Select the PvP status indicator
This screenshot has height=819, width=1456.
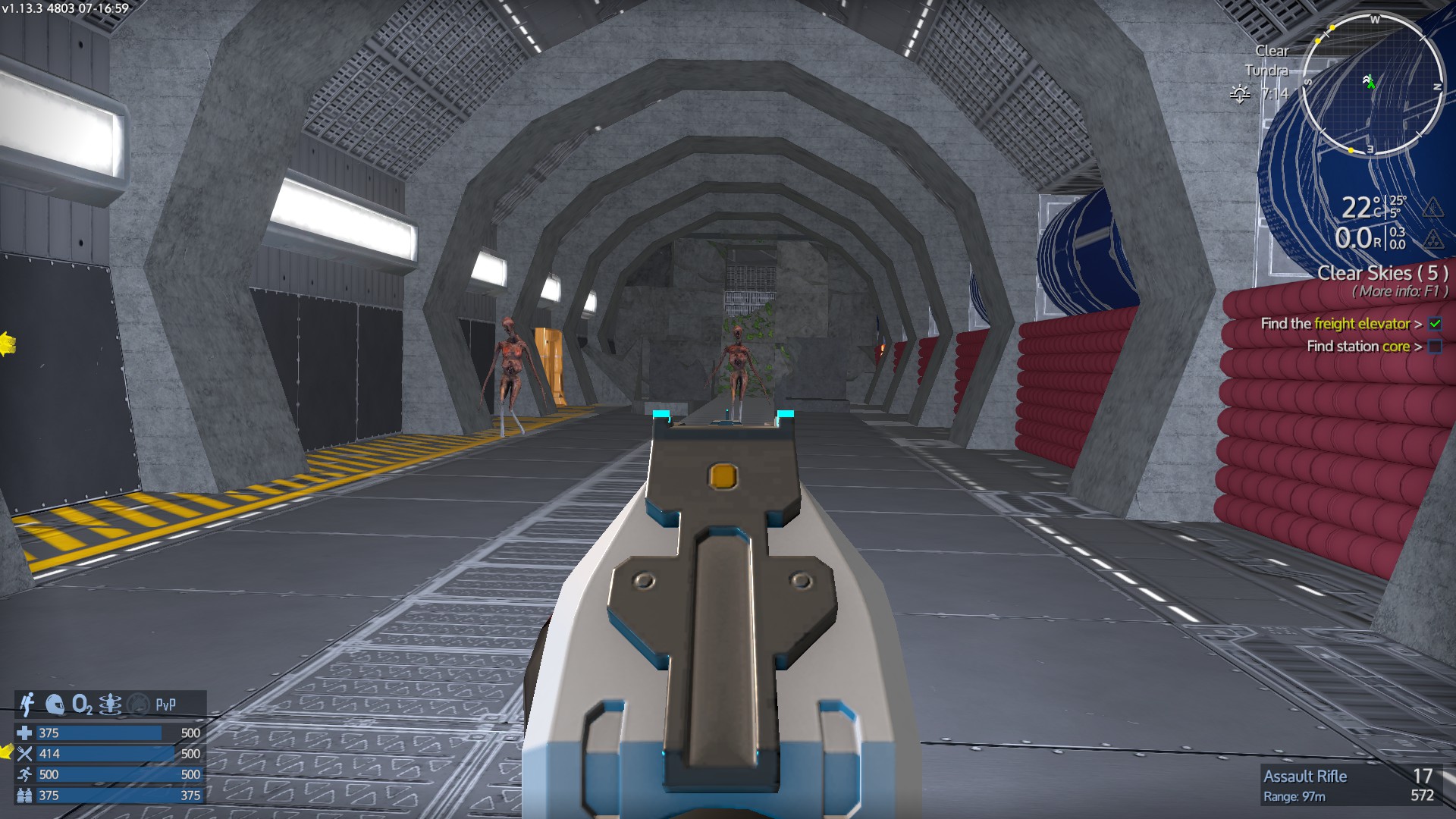pos(165,704)
